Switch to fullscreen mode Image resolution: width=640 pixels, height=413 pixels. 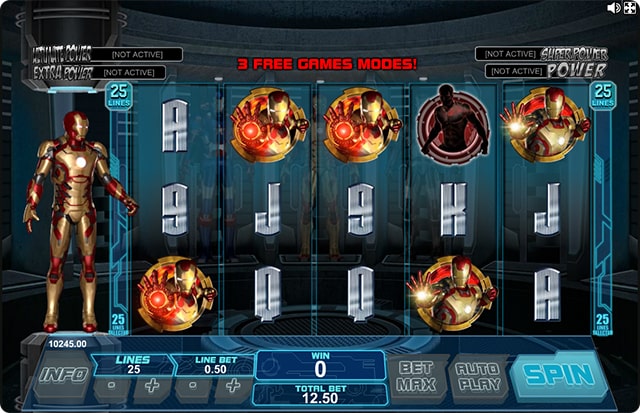pyautogui.click(x=631, y=7)
